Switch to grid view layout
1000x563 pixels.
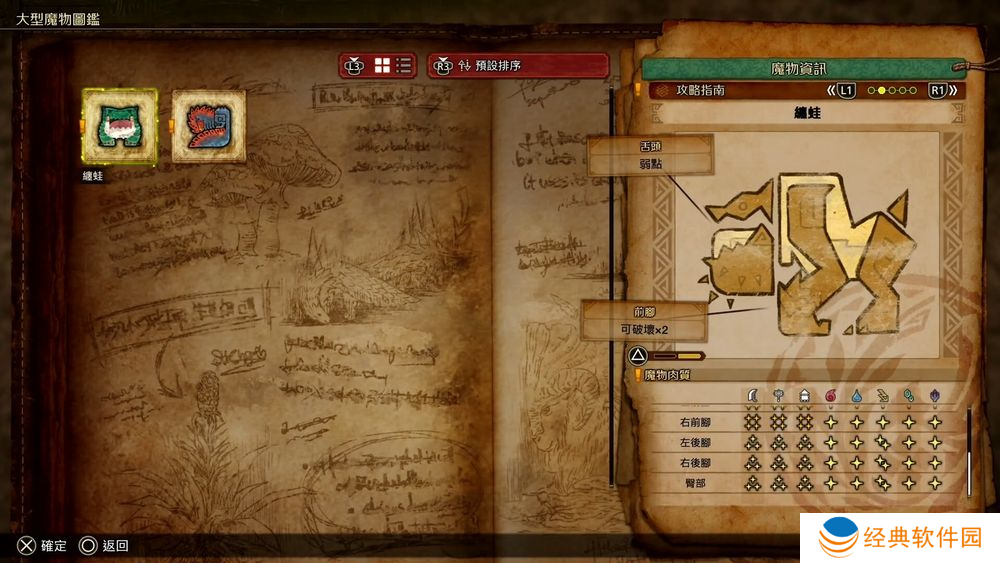(382, 66)
